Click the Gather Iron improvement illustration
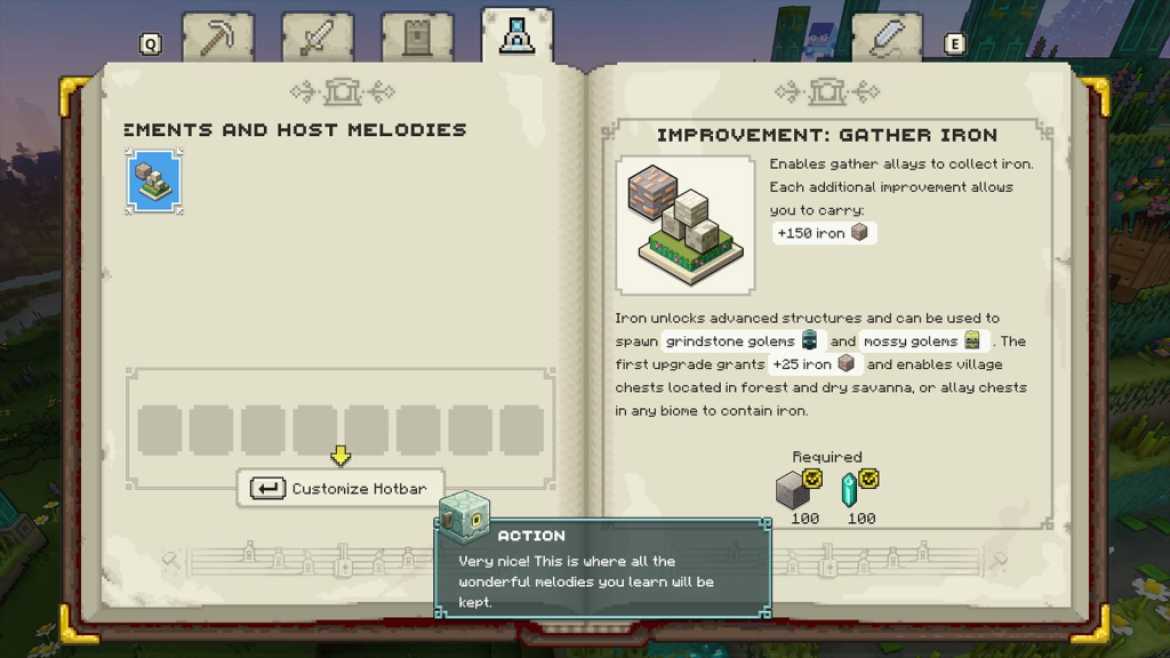This screenshot has height=658, width=1170. click(x=685, y=225)
